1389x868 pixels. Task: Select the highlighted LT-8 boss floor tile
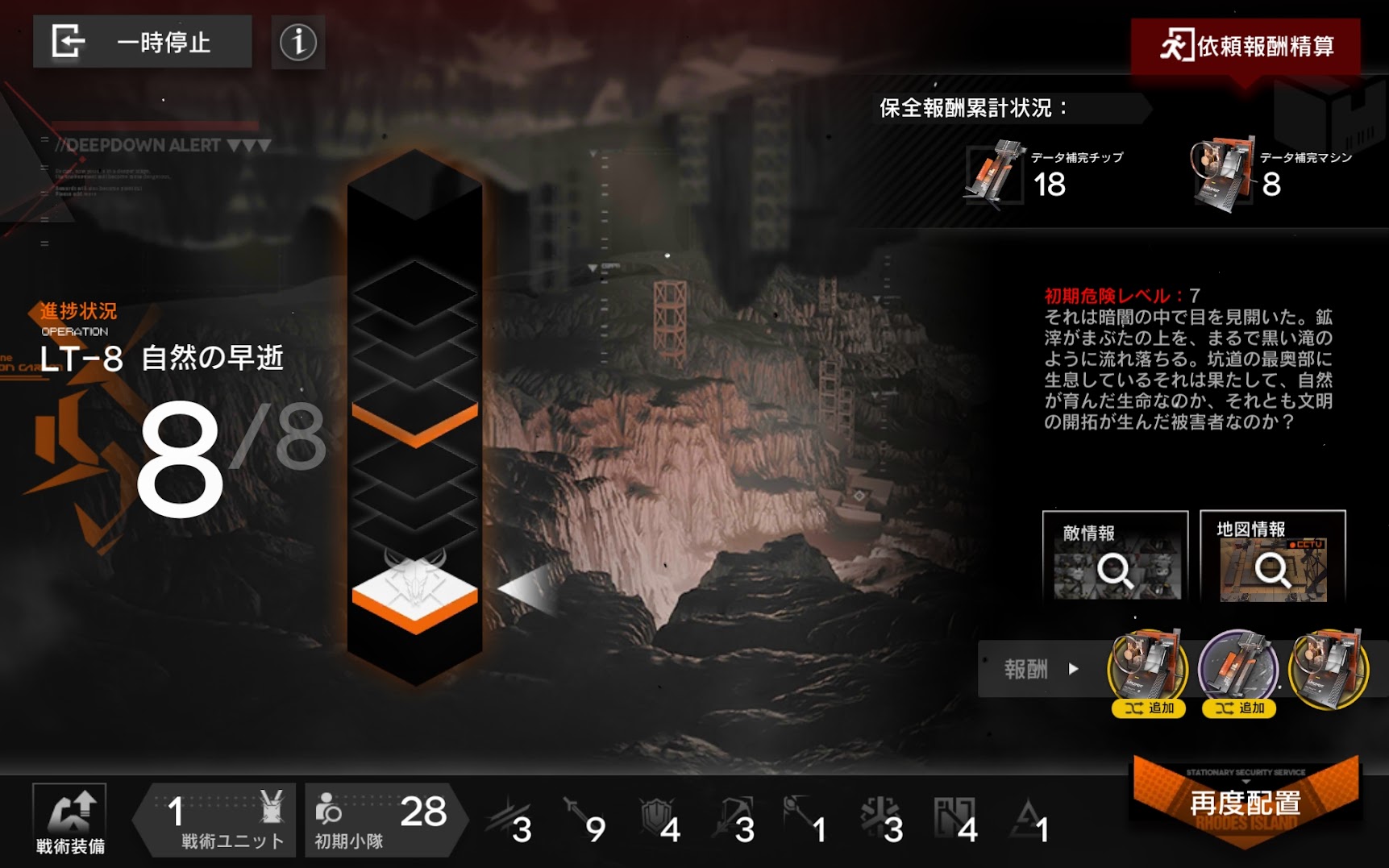[414, 592]
